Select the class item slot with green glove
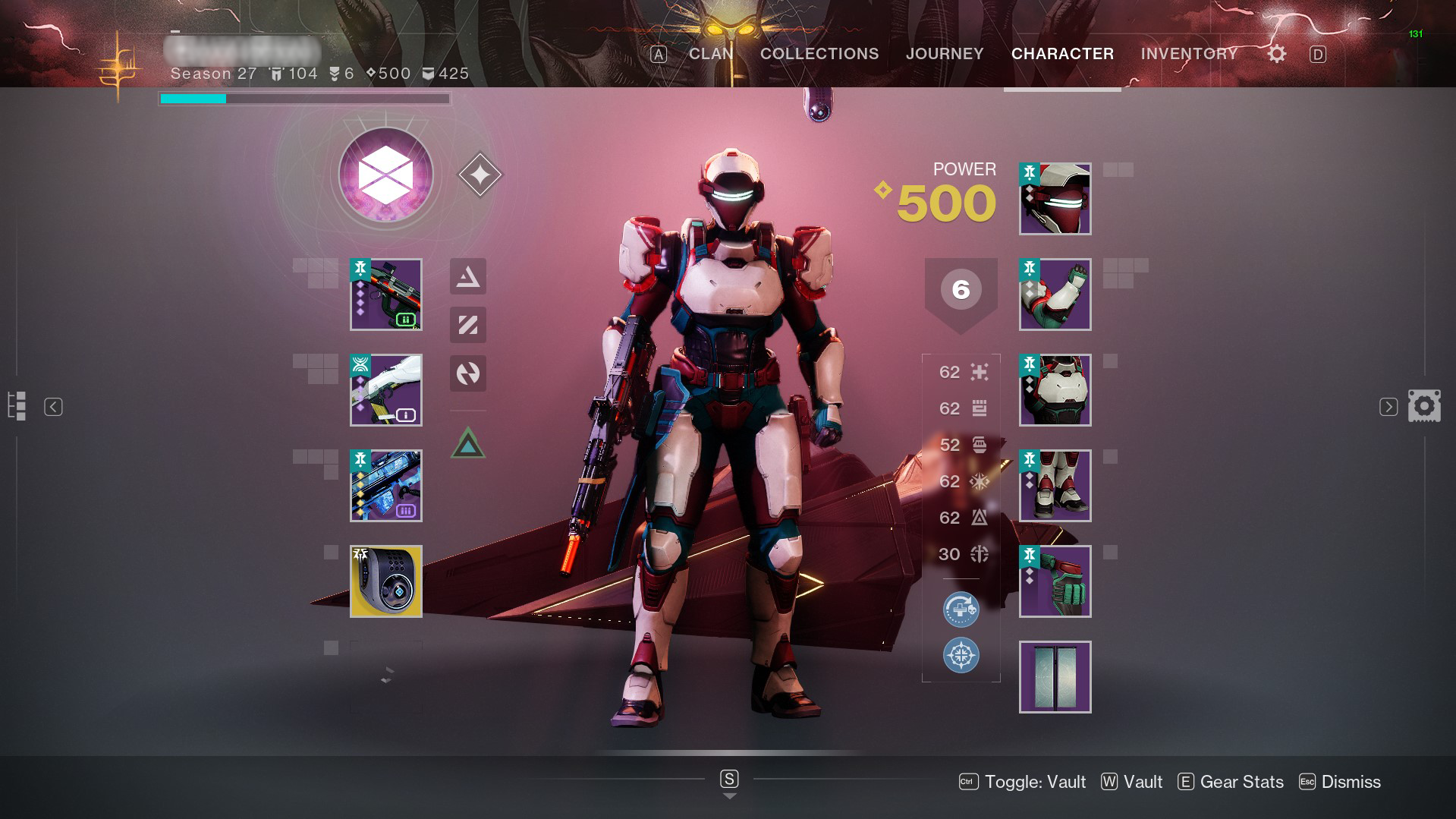Image resolution: width=1456 pixels, height=819 pixels. pyautogui.click(x=1055, y=581)
